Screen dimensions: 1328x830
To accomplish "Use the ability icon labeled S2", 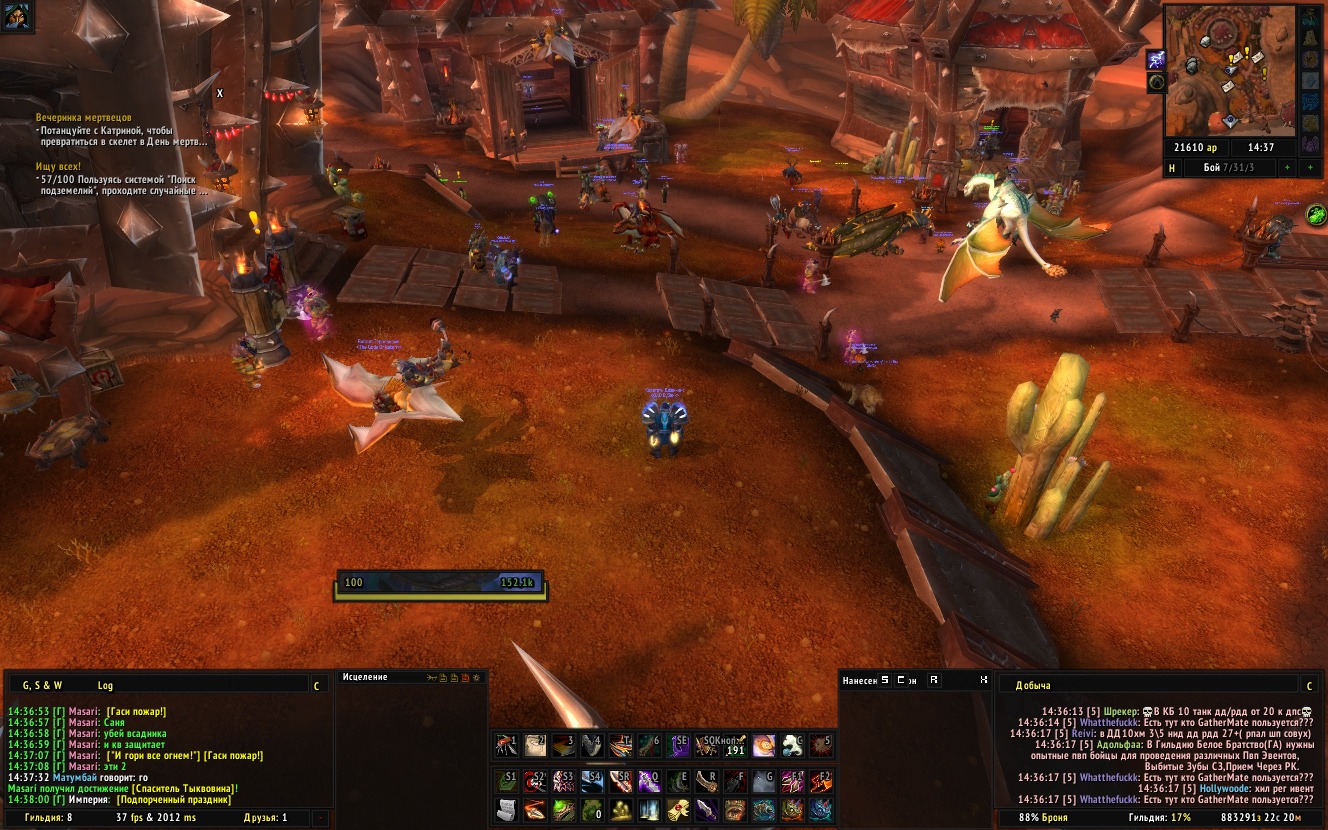I will click(x=535, y=780).
